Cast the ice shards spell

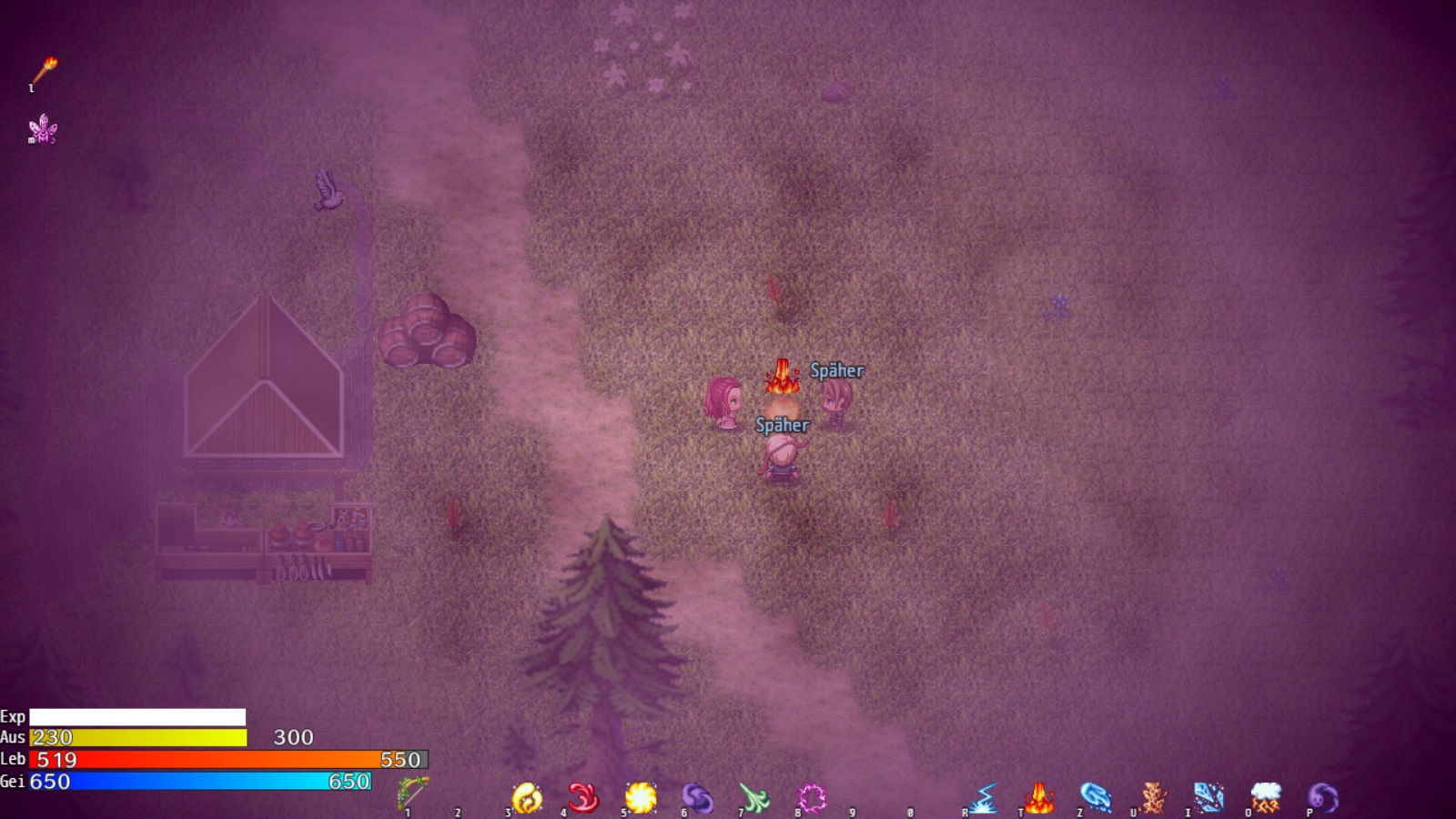point(1209,798)
